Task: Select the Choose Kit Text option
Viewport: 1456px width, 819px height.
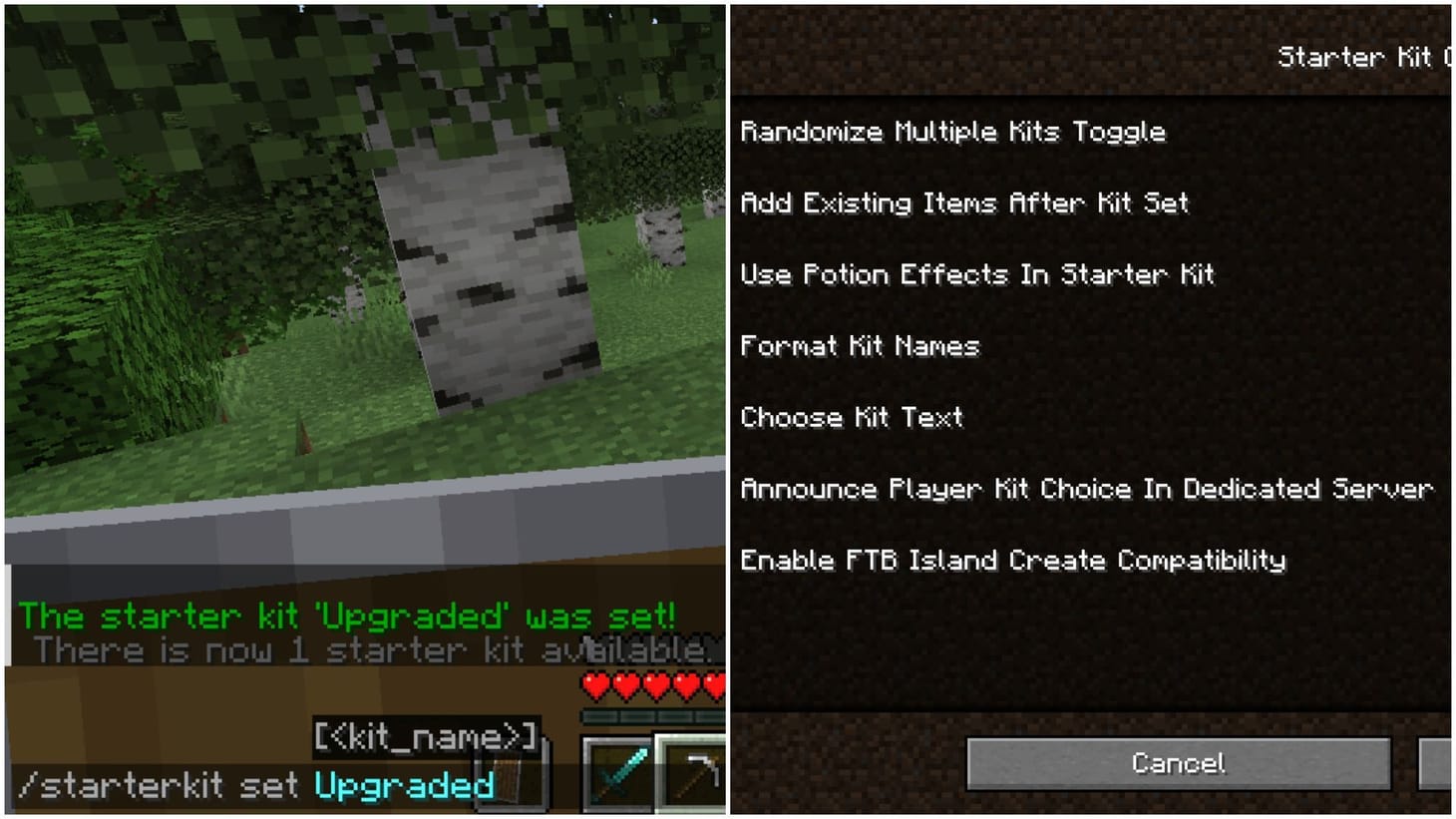Action: coord(852,417)
